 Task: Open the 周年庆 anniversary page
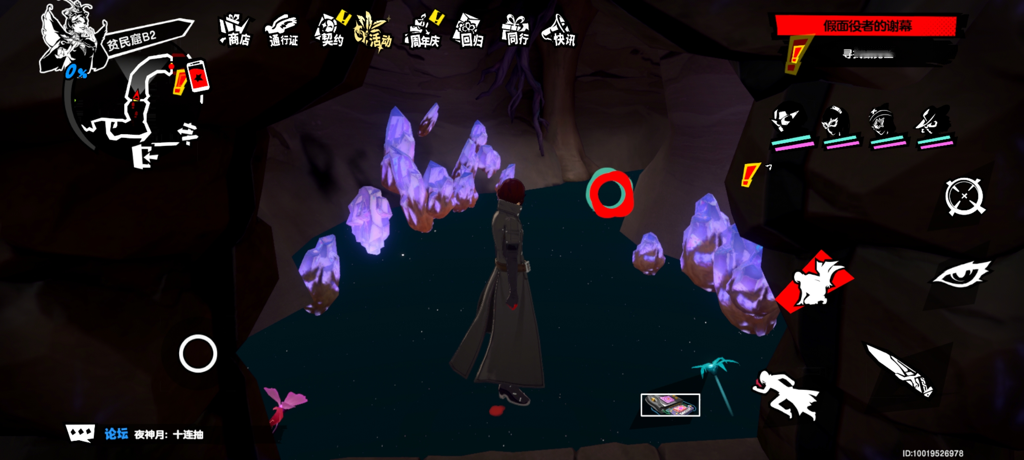[424, 31]
